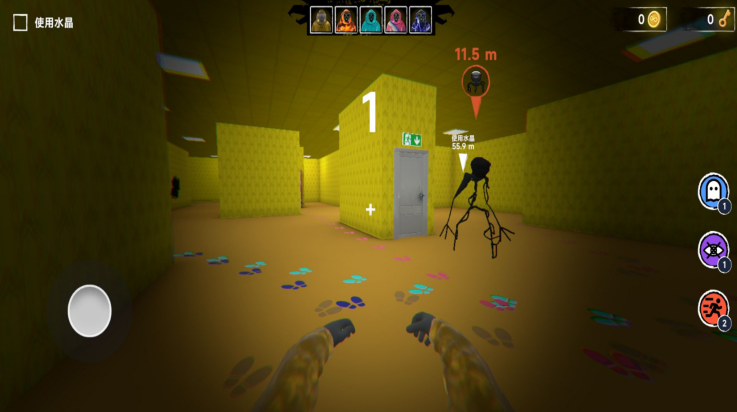
Task: Toggle the 使用水晶 checkbox
Action: (20, 22)
